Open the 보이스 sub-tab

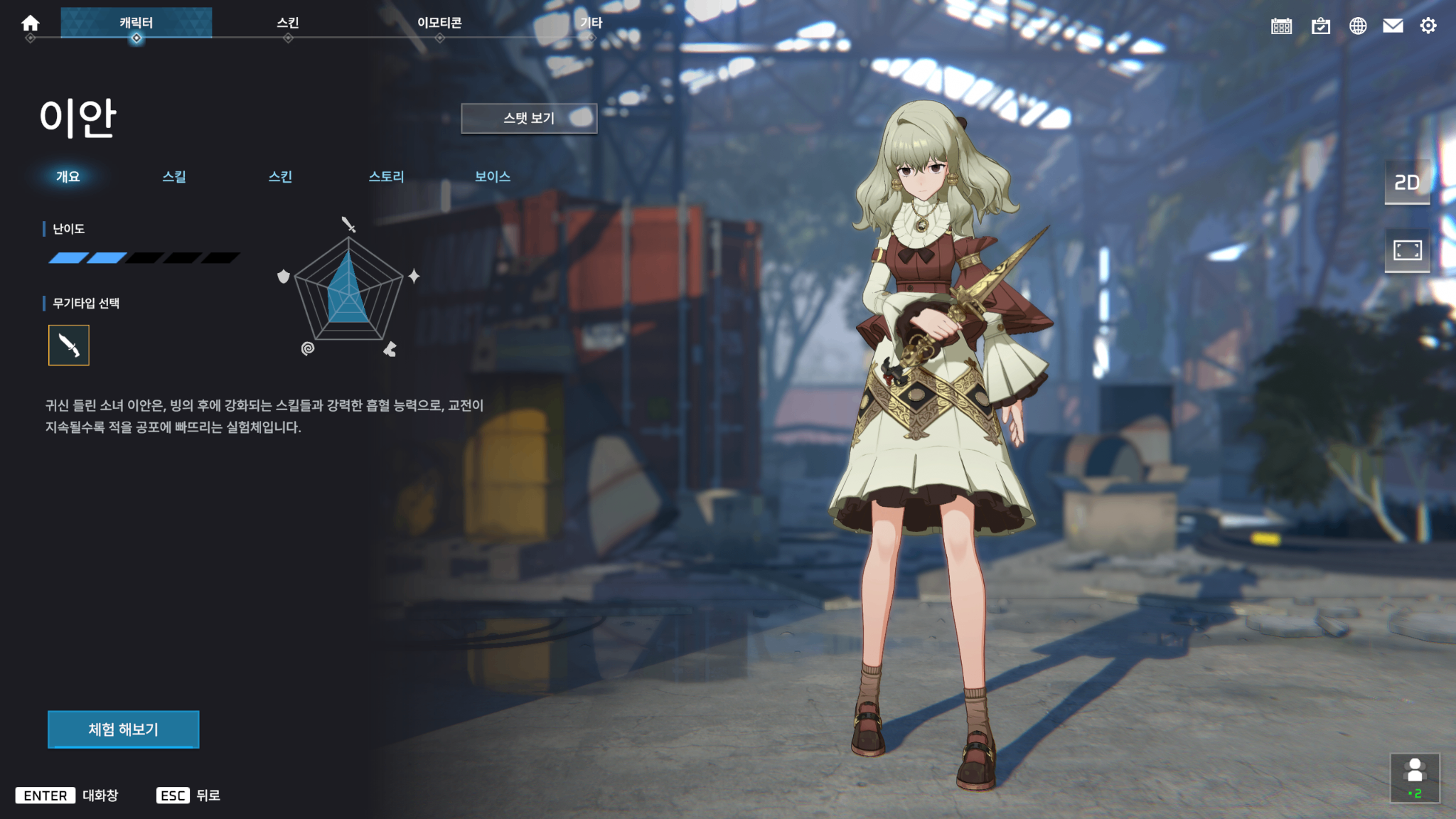pyautogui.click(x=493, y=176)
